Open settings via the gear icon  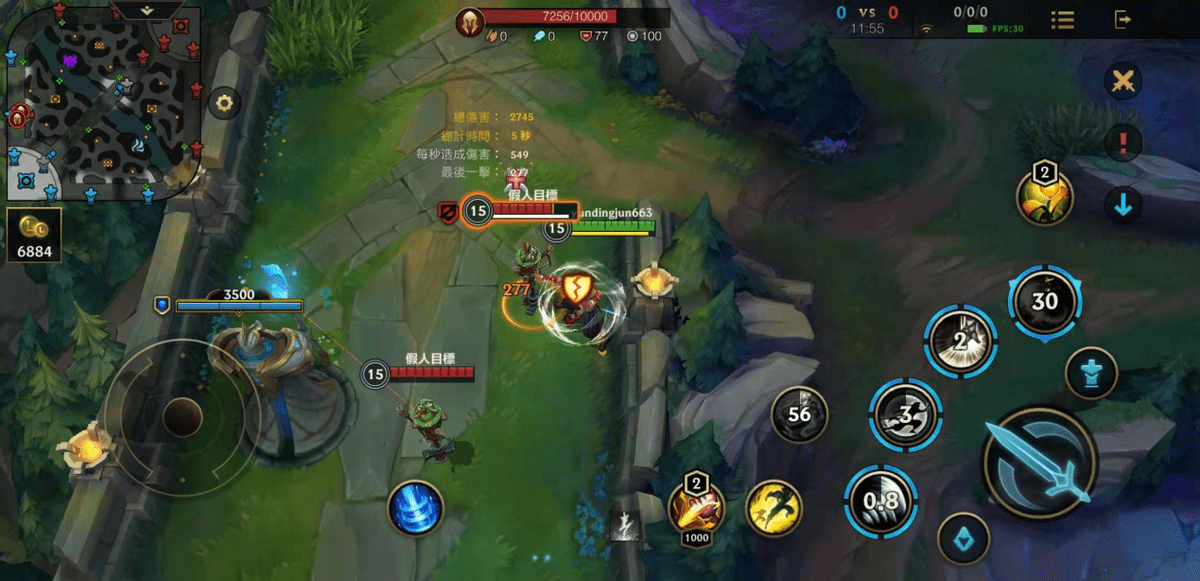(224, 102)
